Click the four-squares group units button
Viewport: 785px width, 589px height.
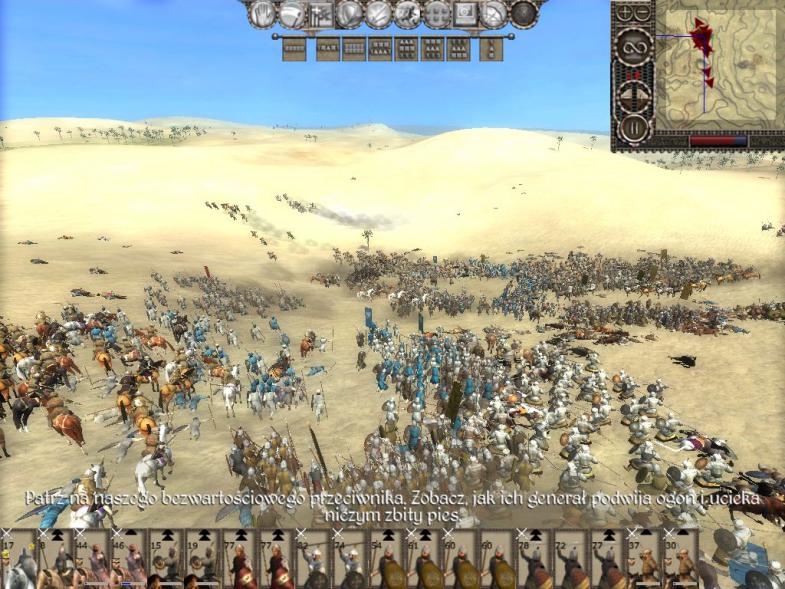[437, 14]
